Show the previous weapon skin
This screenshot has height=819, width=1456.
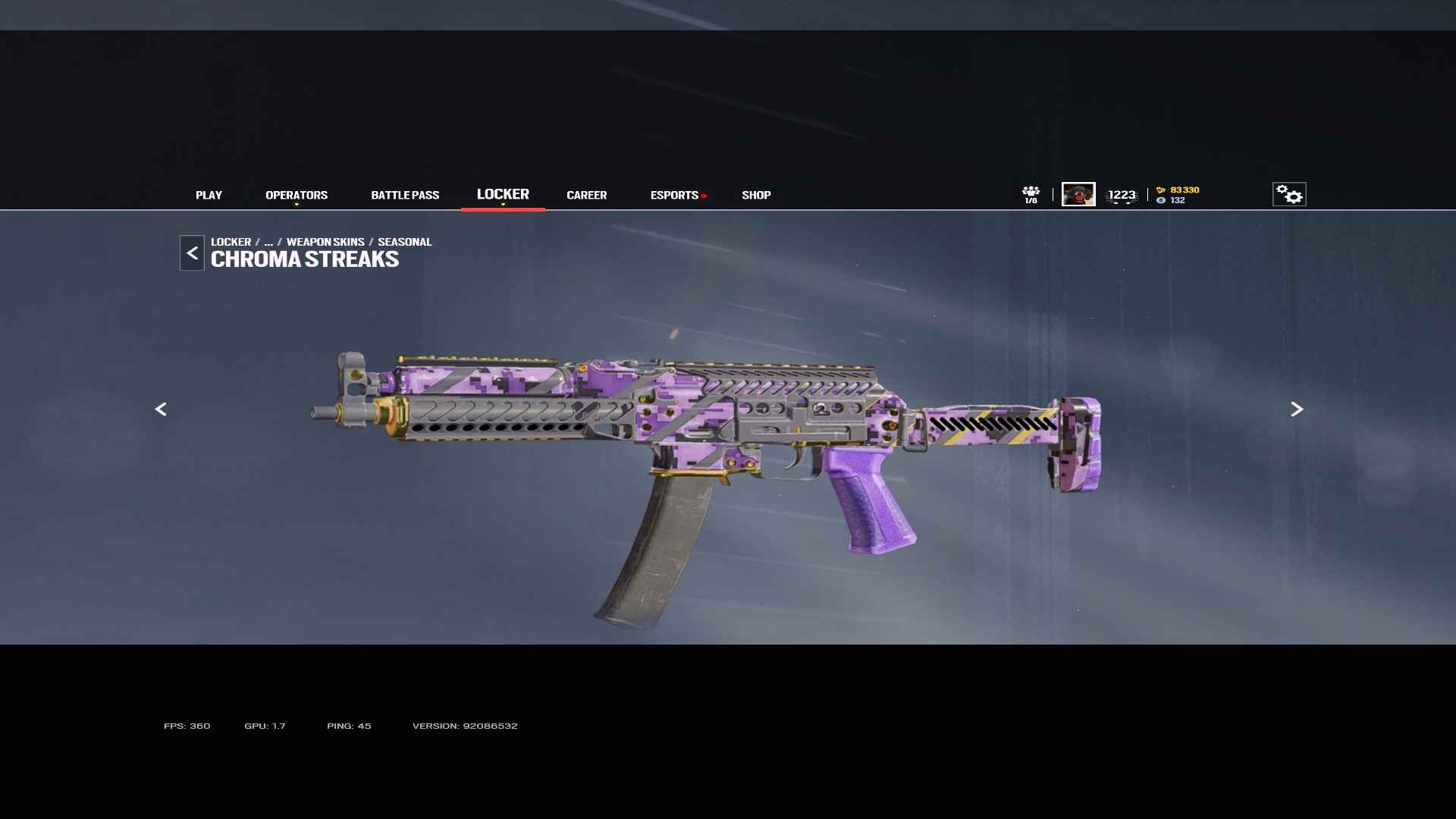click(x=161, y=409)
